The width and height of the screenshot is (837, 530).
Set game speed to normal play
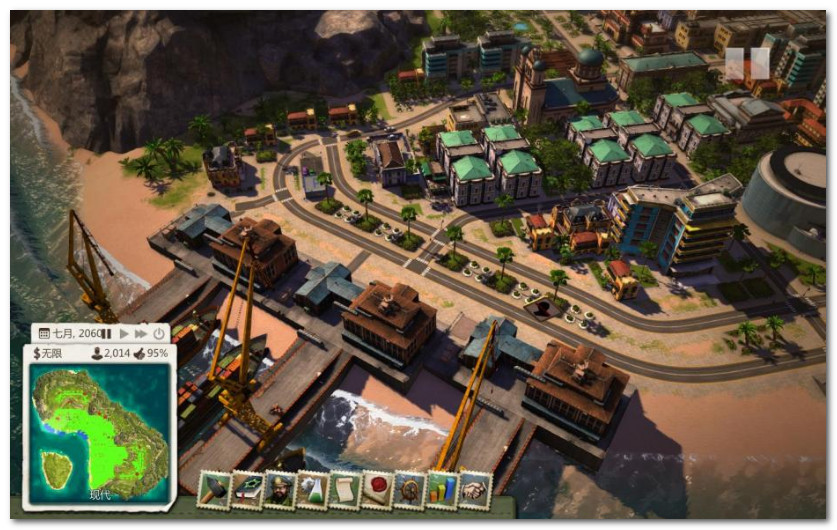click(x=125, y=333)
